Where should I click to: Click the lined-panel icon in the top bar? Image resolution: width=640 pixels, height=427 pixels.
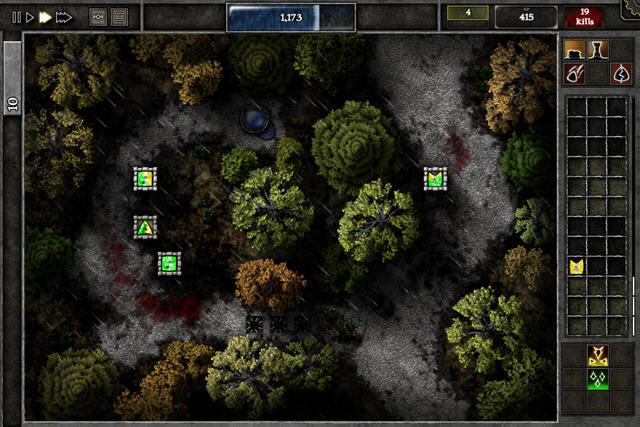pos(120,17)
